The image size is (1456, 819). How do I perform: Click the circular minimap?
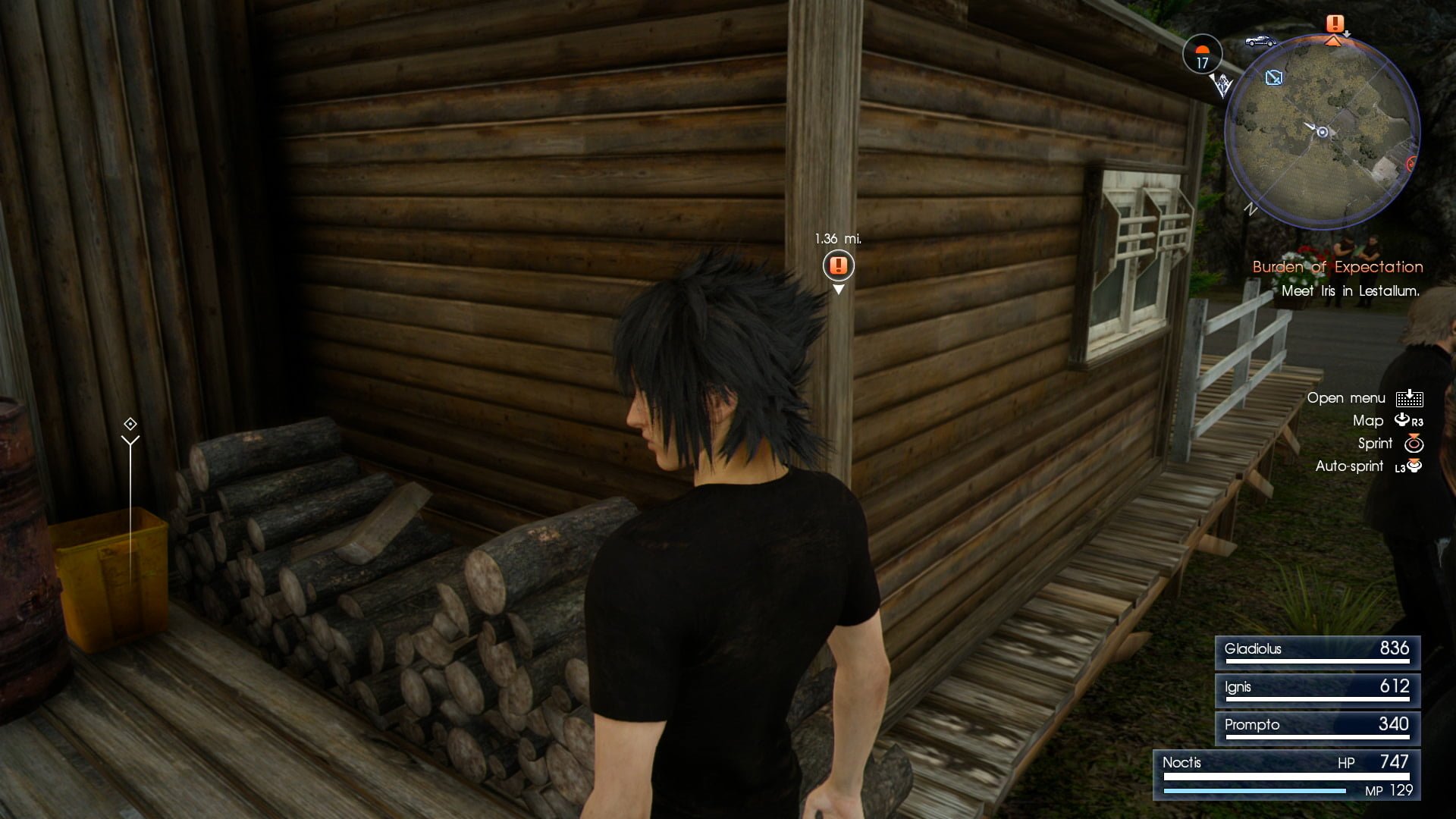coord(1322,132)
